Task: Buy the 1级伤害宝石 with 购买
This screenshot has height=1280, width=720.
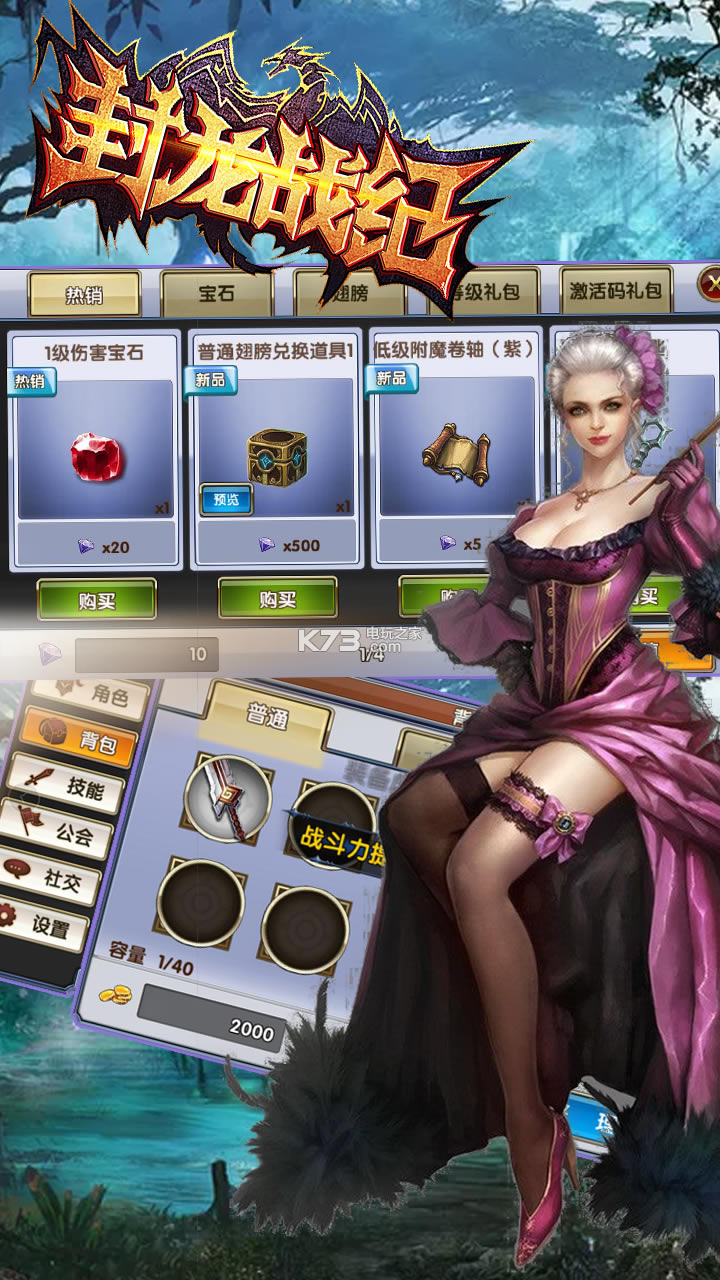Action: [x=97, y=600]
